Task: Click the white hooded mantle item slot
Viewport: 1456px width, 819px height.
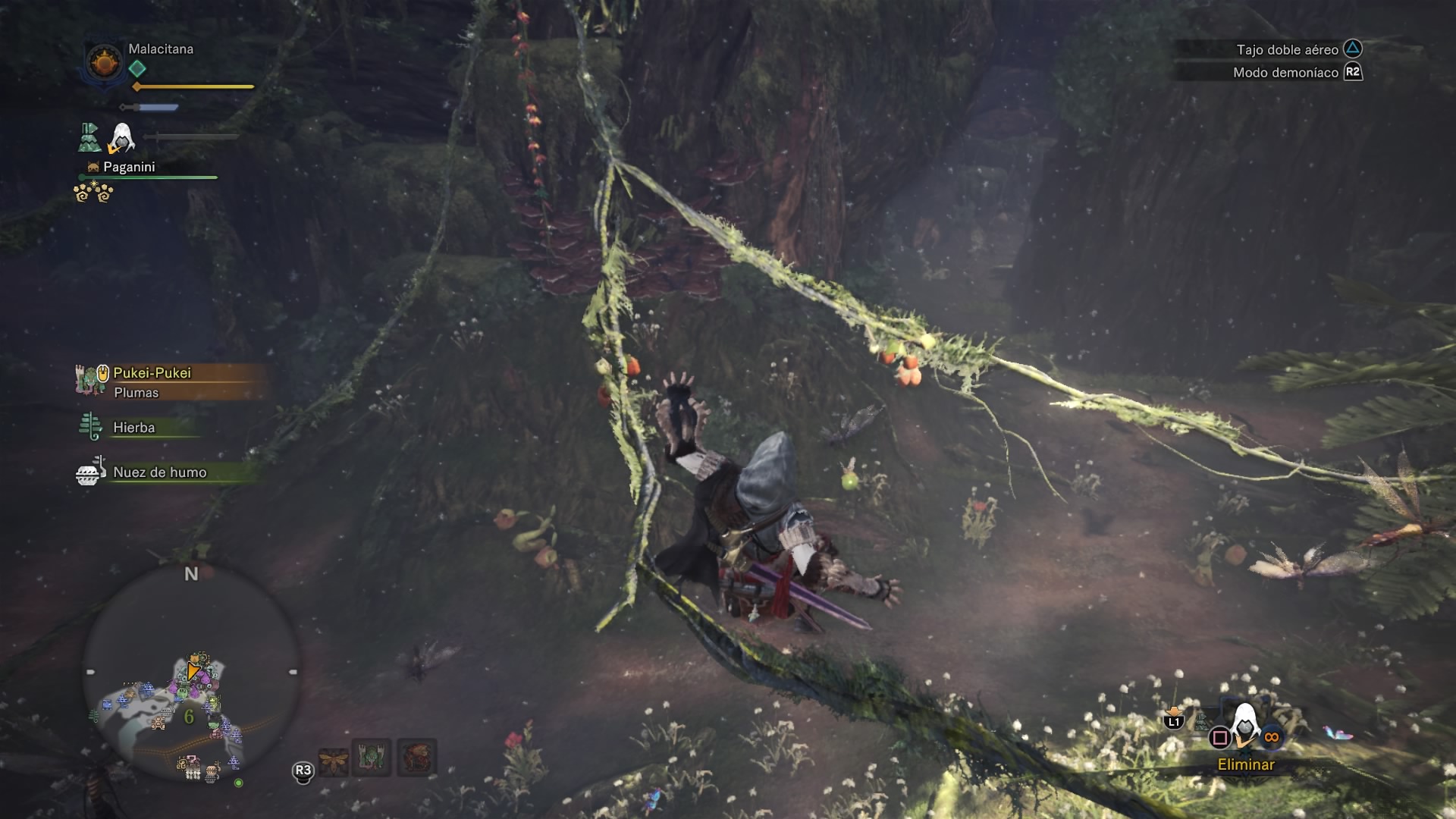Action: tap(1244, 726)
